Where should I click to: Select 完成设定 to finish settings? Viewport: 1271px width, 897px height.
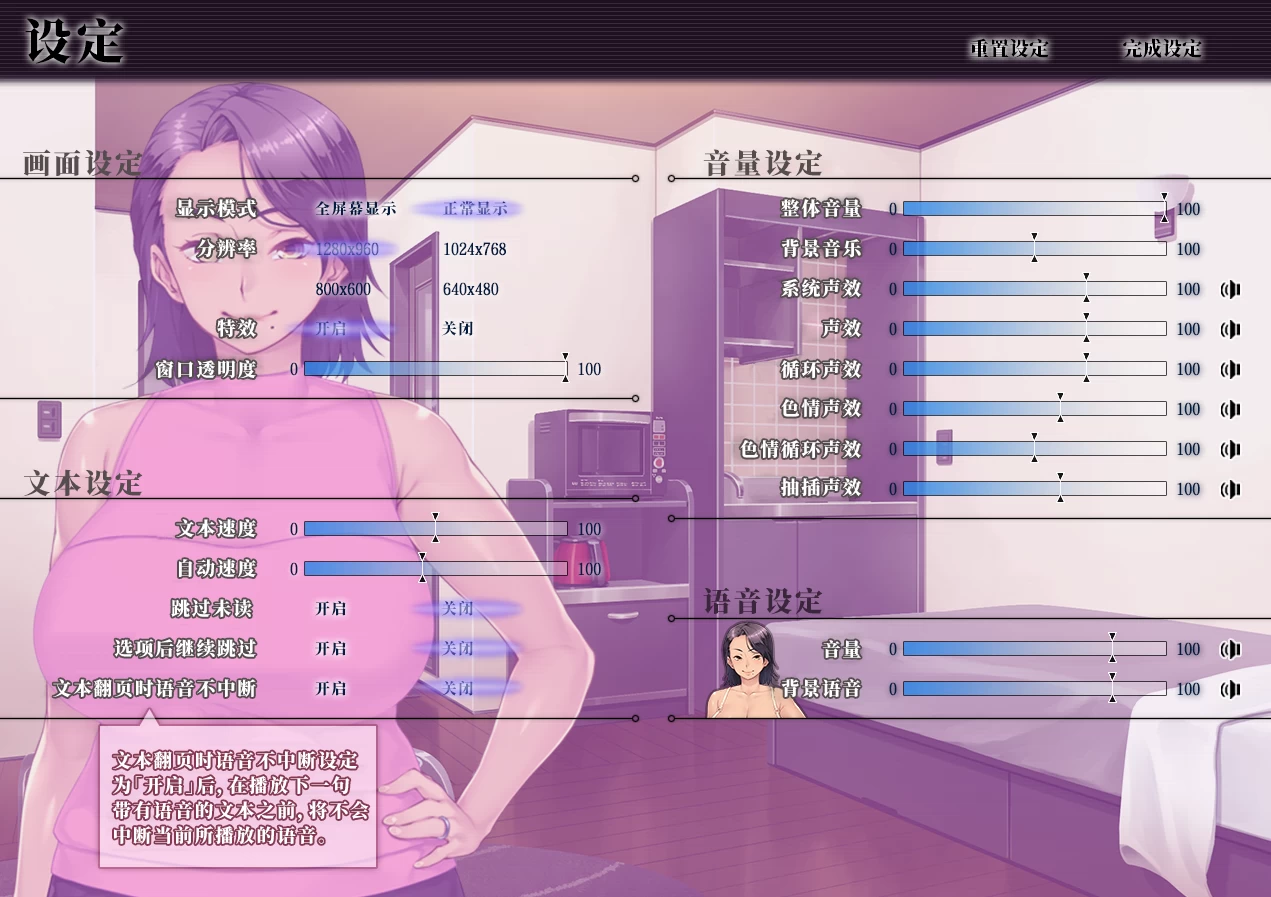pos(1162,48)
